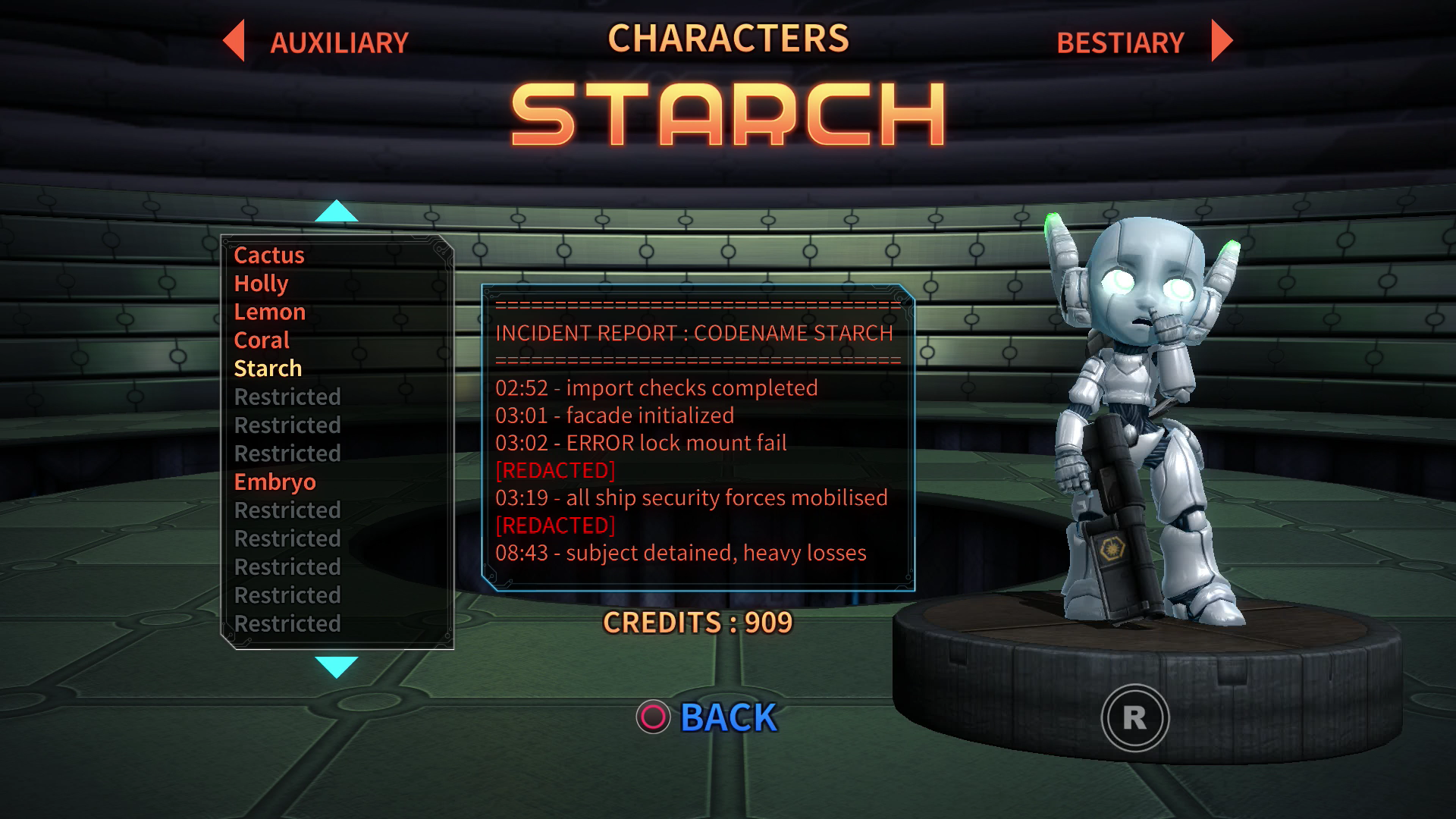Show Embryo's character entry

coord(275,482)
